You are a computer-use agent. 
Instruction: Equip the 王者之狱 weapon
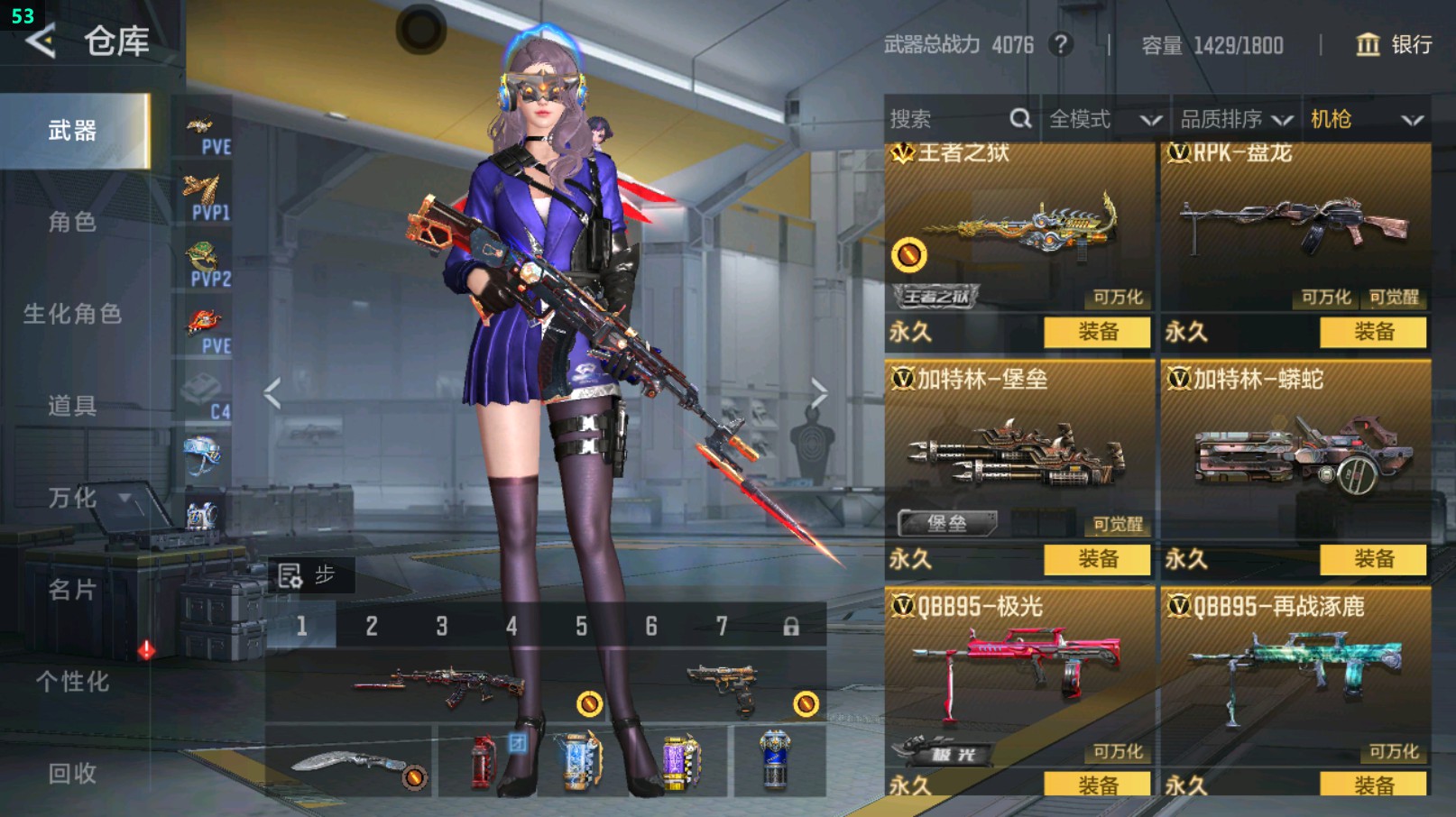point(1097,332)
